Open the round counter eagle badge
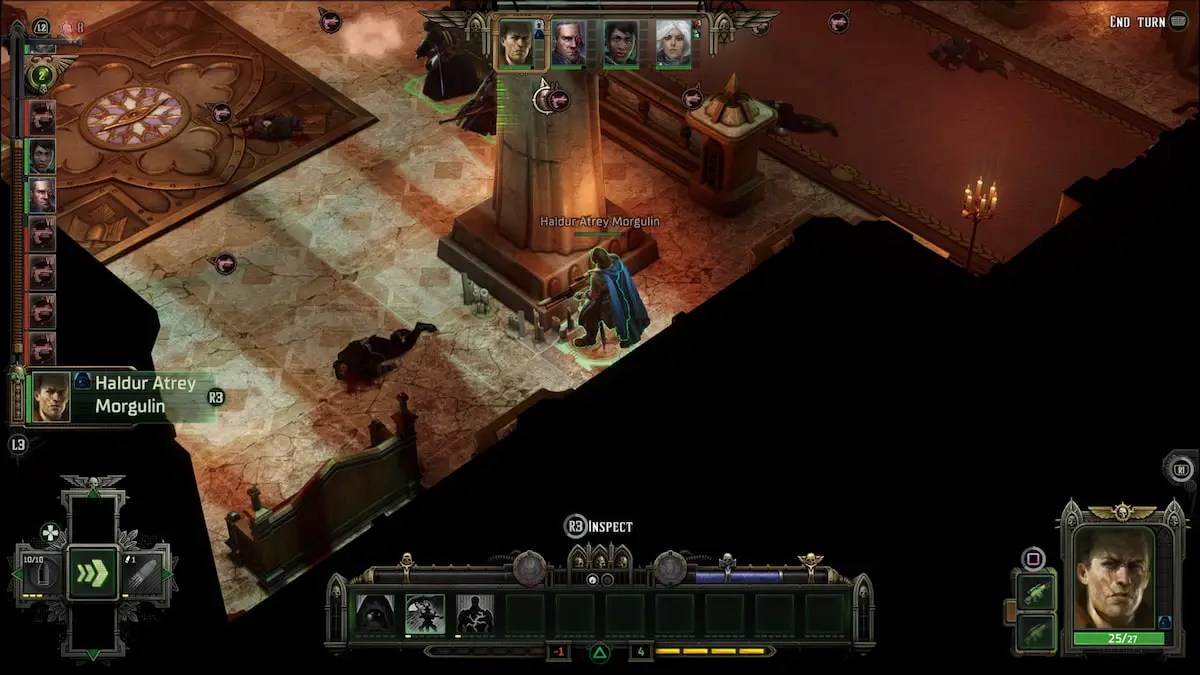The width and height of the screenshot is (1200, 675). (41, 76)
